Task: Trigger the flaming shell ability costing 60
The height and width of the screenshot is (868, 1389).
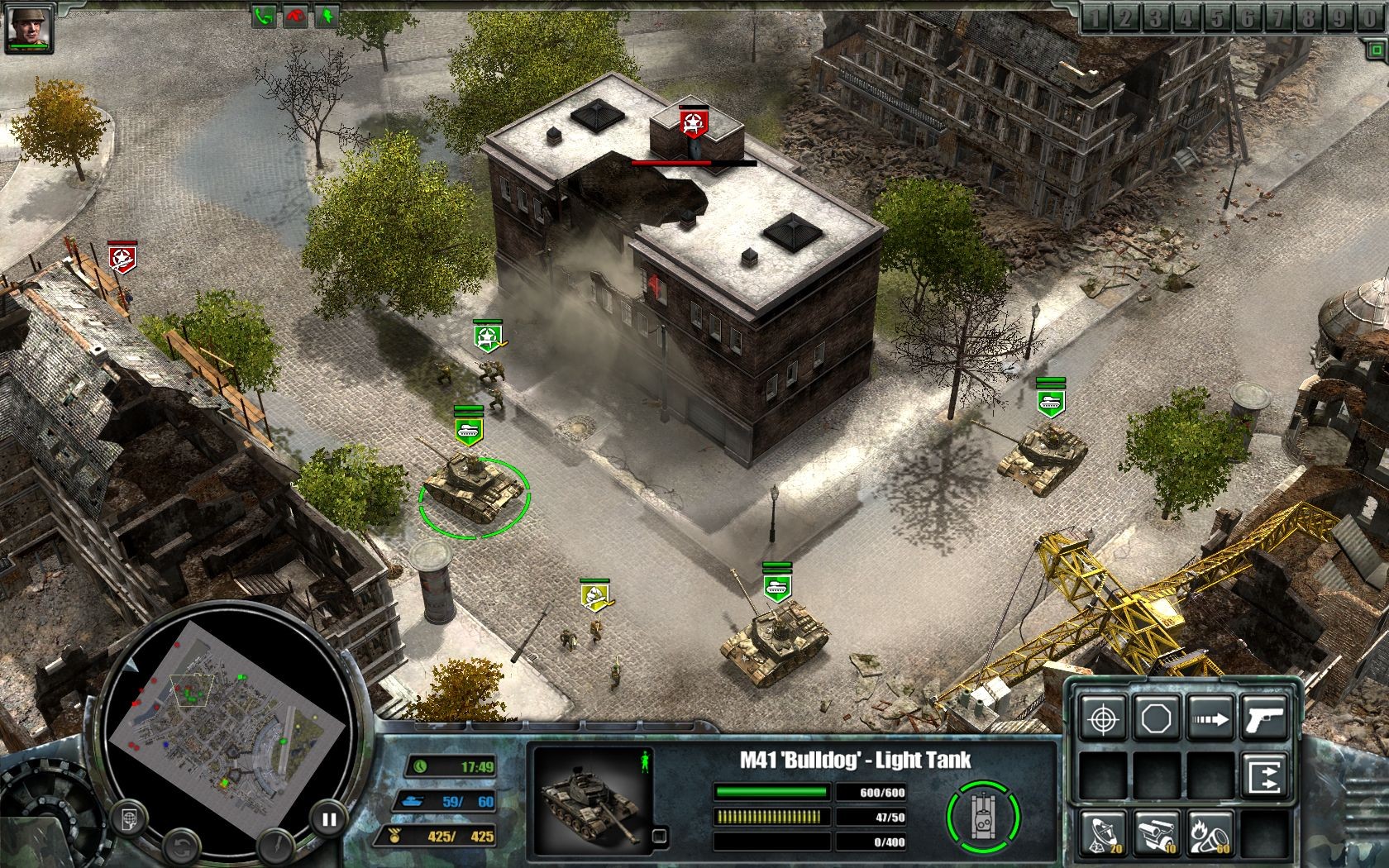Action: (1209, 833)
